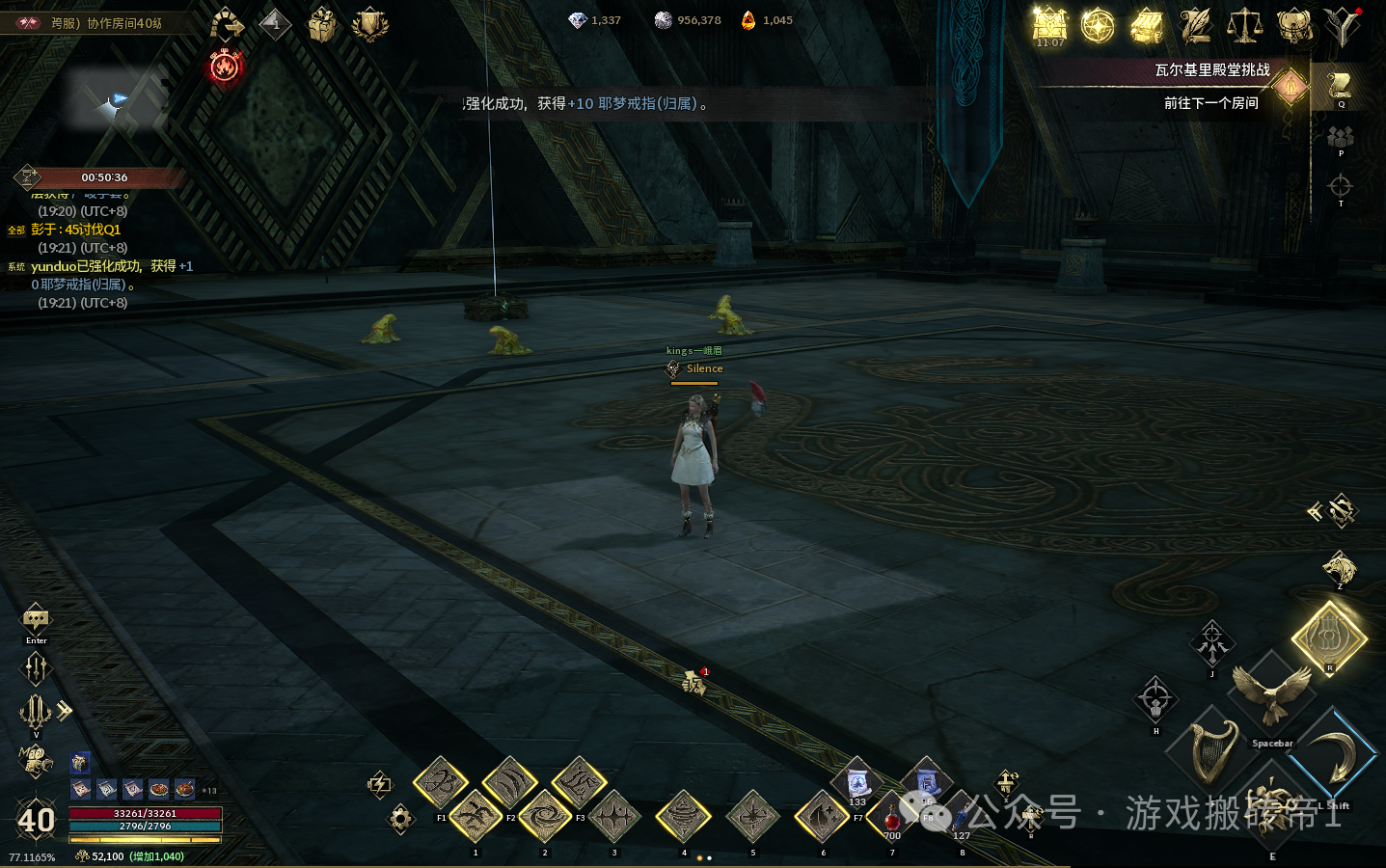Click the red flame stopwatch buff icon
This screenshot has height=868, width=1386.
click(x=225, y=67)
